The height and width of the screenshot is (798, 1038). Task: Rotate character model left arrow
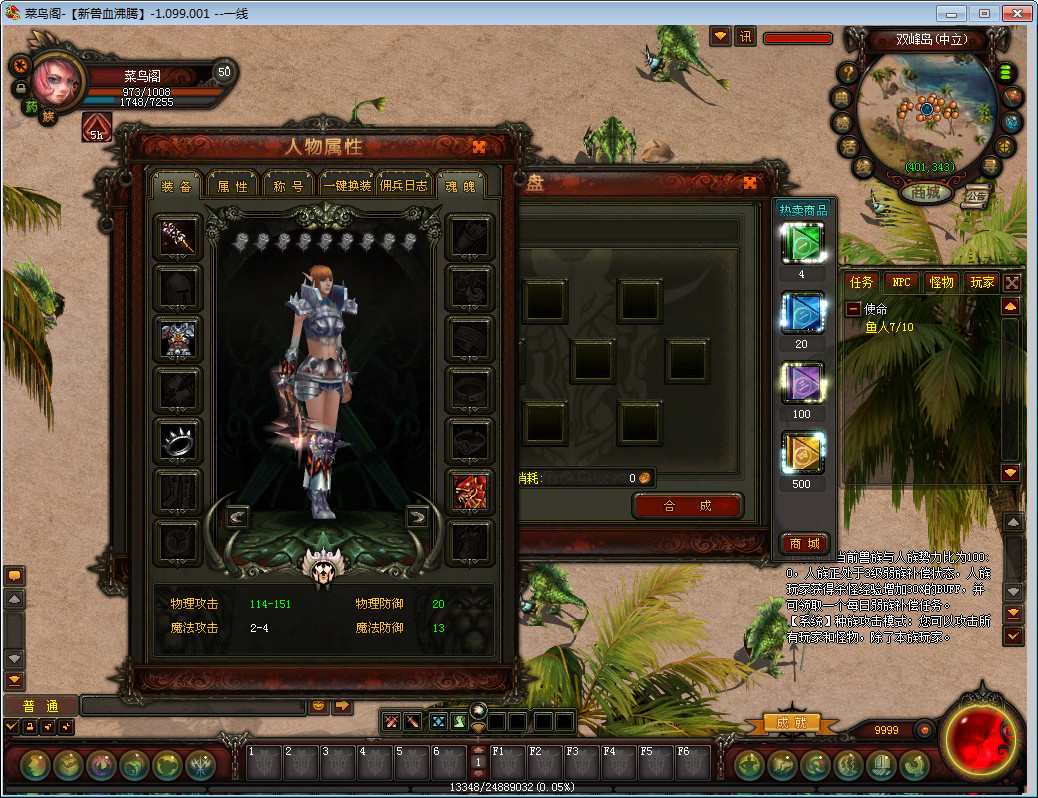(x=237, y=517)
